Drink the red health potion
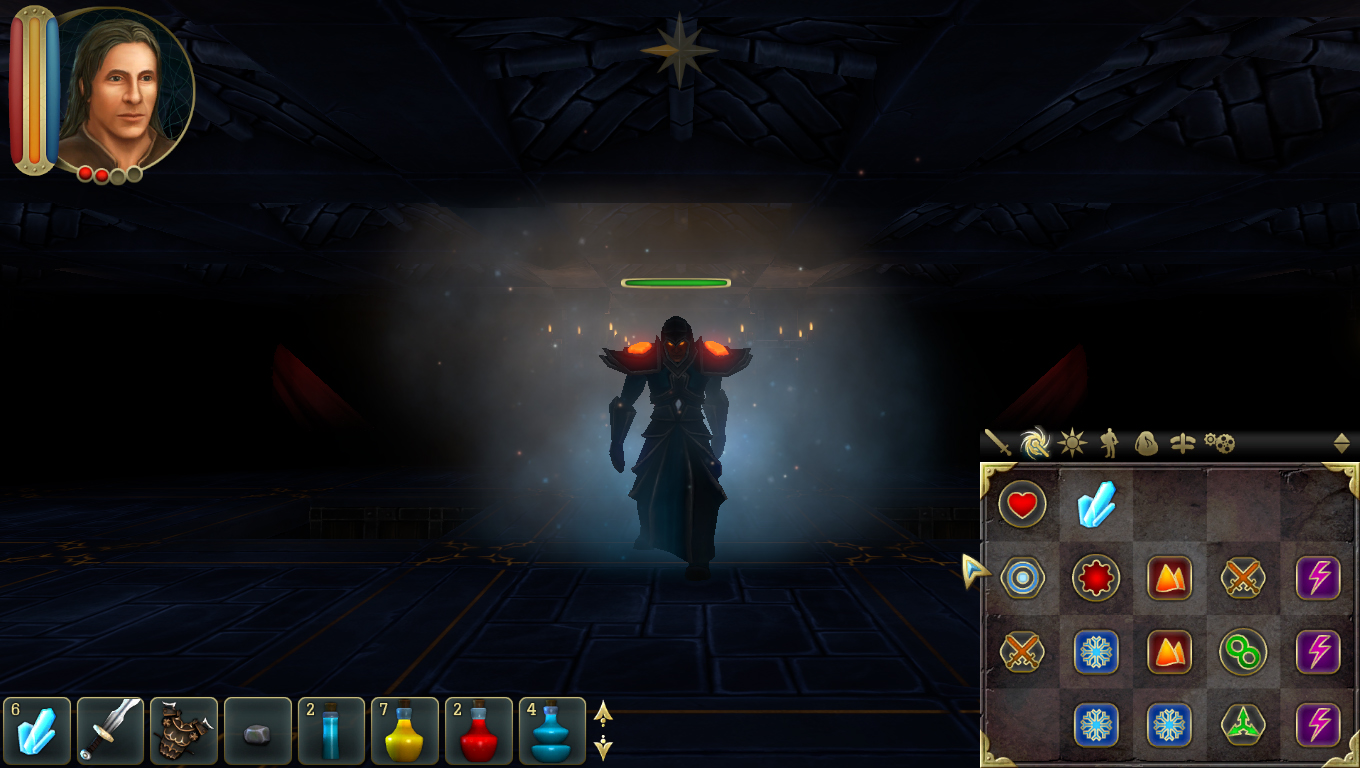The width and height of the screenshot is (1360, 768). (x=479, y=731)
